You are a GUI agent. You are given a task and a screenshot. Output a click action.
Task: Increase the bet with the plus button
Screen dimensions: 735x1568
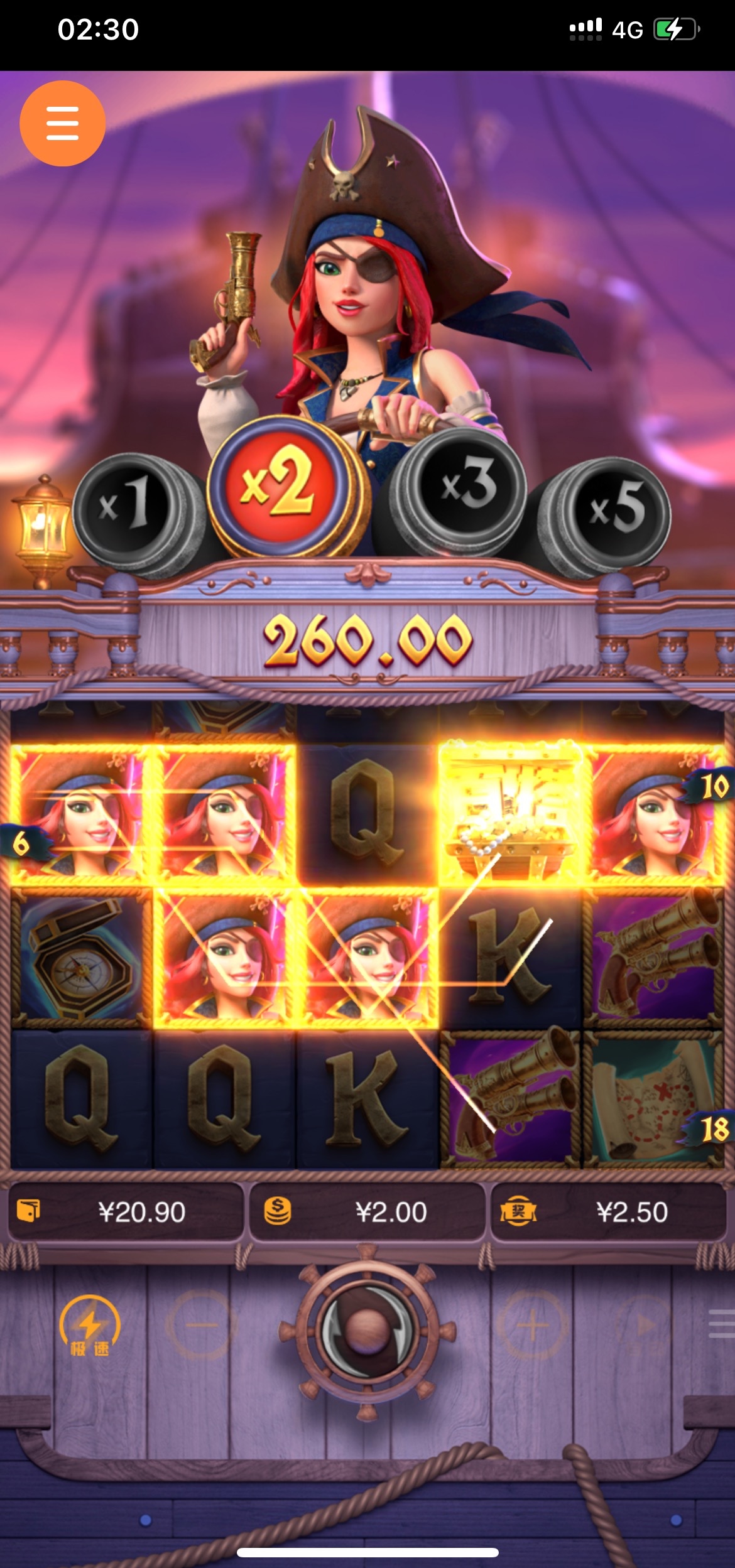pyautogui.click(x=533, y=1325)
